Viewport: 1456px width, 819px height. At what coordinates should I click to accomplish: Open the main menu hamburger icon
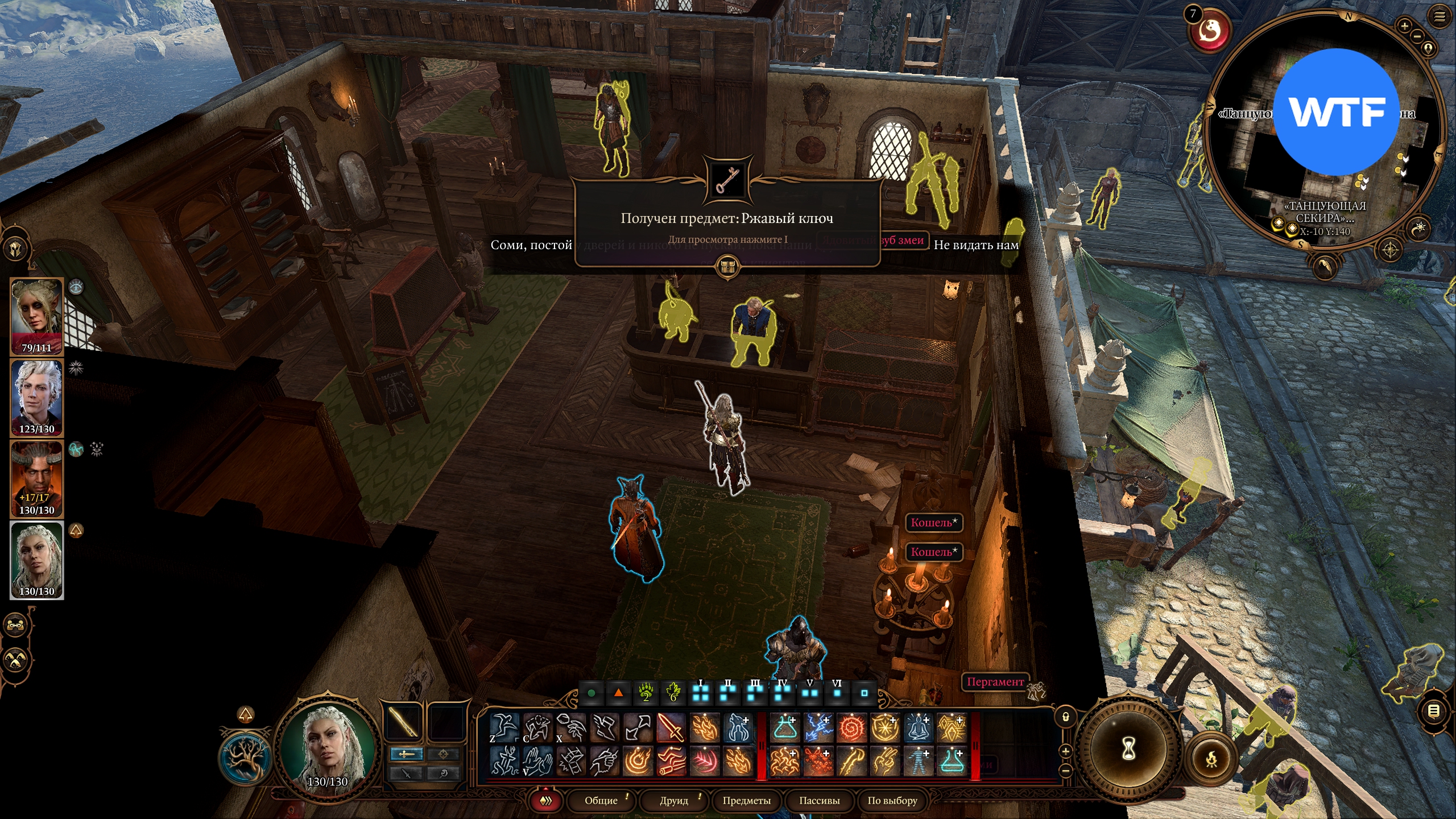(x=1440, y=17)
